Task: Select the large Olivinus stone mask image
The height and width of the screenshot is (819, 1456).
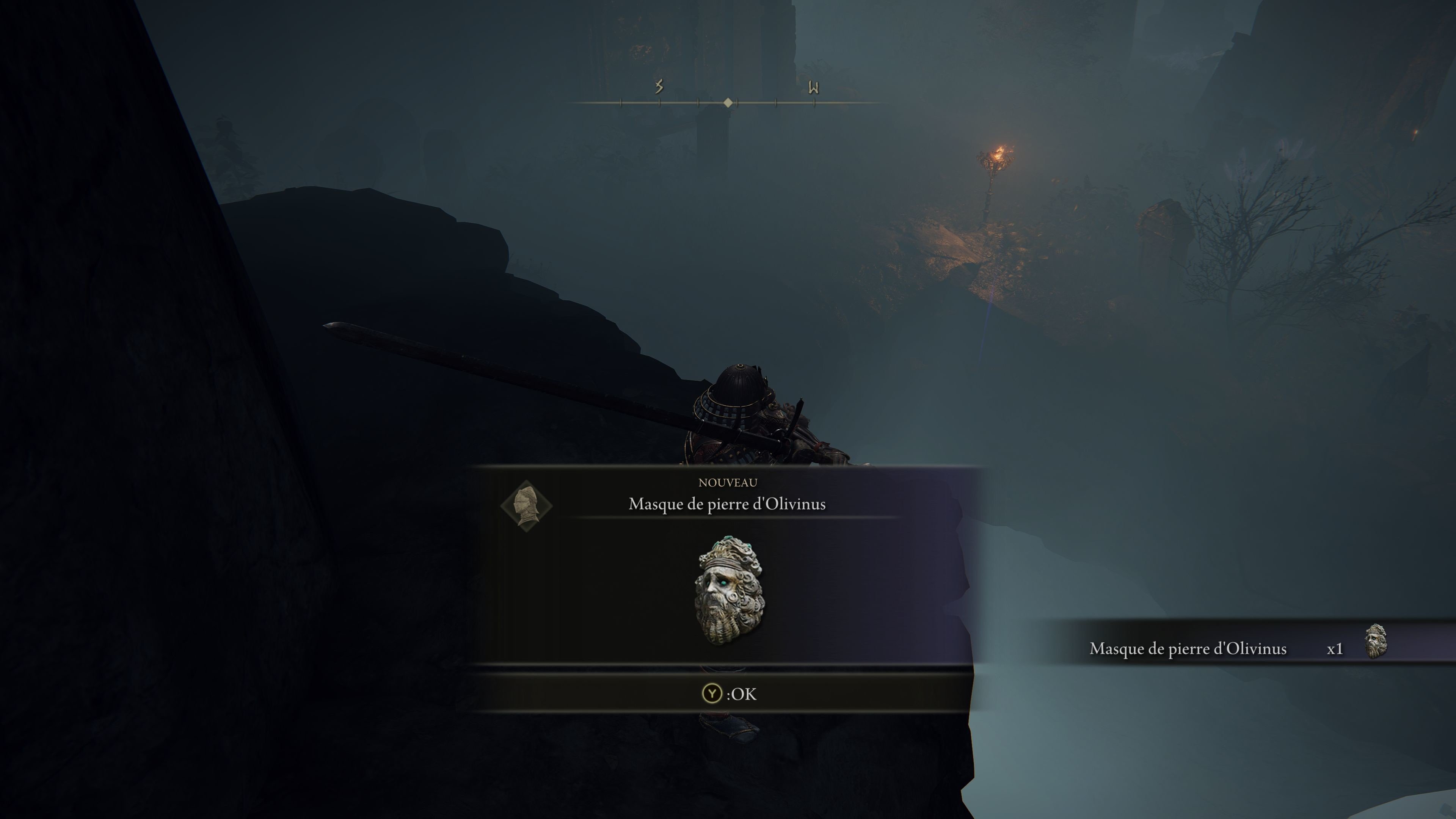Action: (729, 590)
